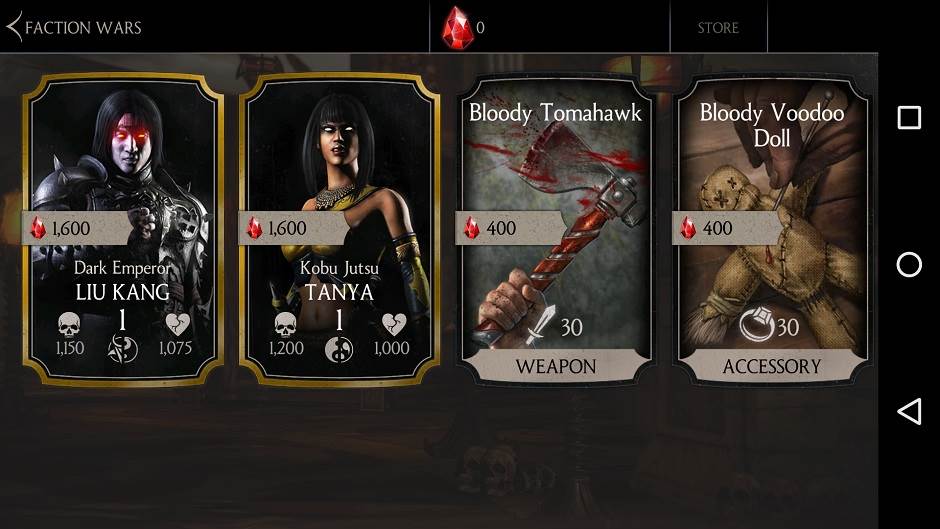The height and width of the screenshot is (529, 940).
Task: Select the Dark Emperor Liu Kang card
Action: (x=124, y=228)
